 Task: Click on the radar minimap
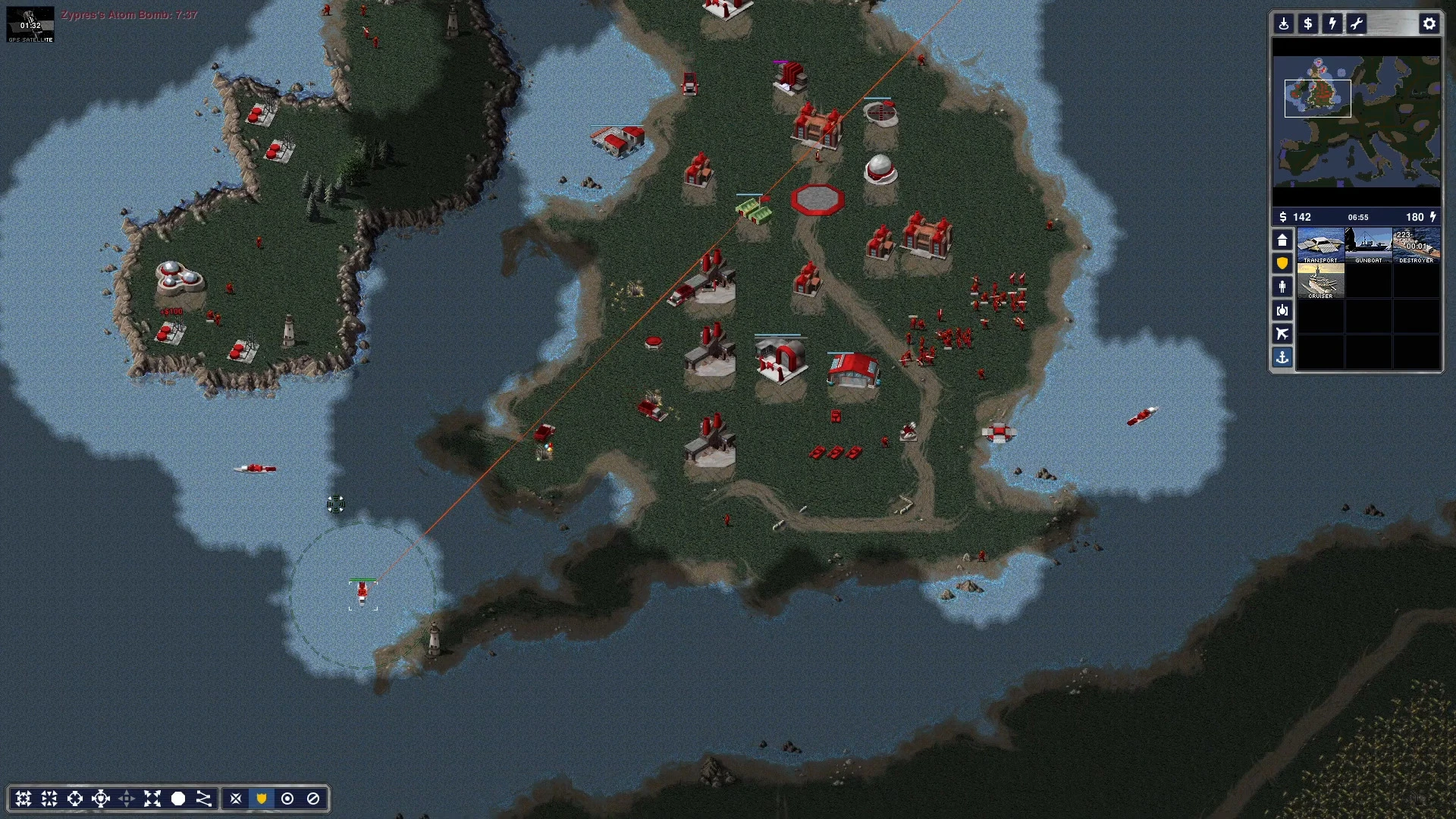point(1356,121)
